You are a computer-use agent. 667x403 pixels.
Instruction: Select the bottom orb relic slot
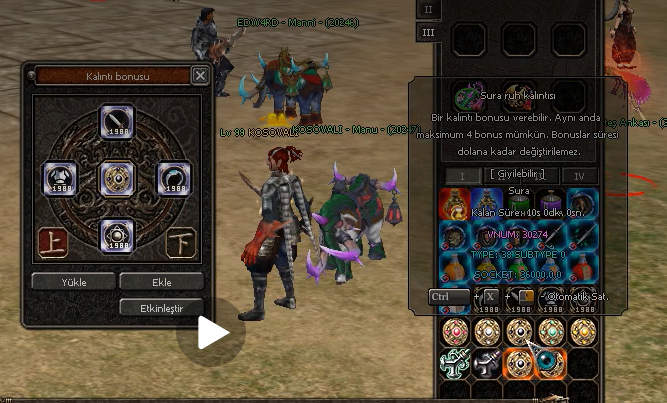[116, 234]
